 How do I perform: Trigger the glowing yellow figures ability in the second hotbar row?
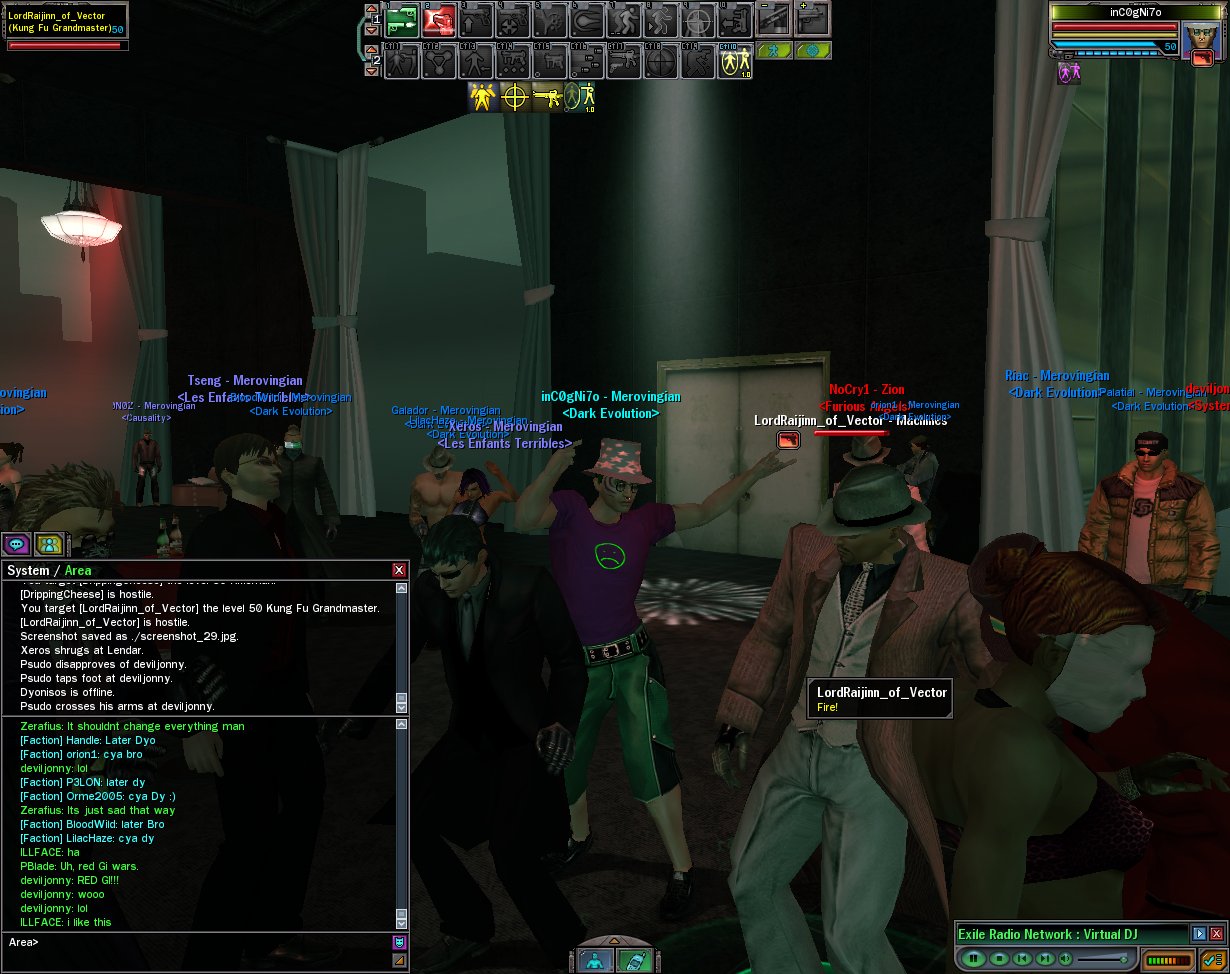[x=736, y=62]
